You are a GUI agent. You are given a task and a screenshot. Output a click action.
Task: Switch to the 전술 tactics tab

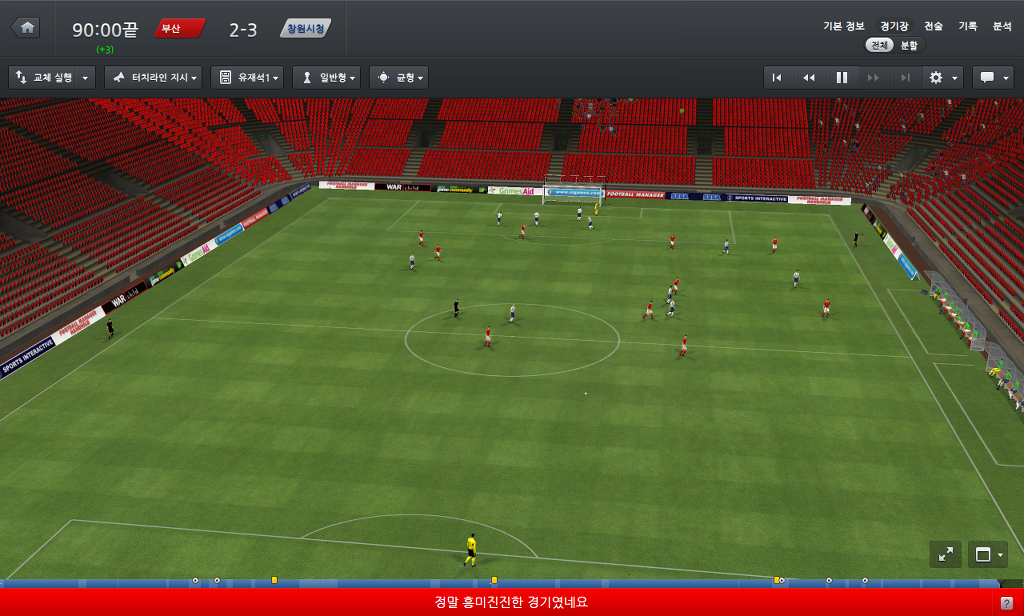(x=933, y=27)
